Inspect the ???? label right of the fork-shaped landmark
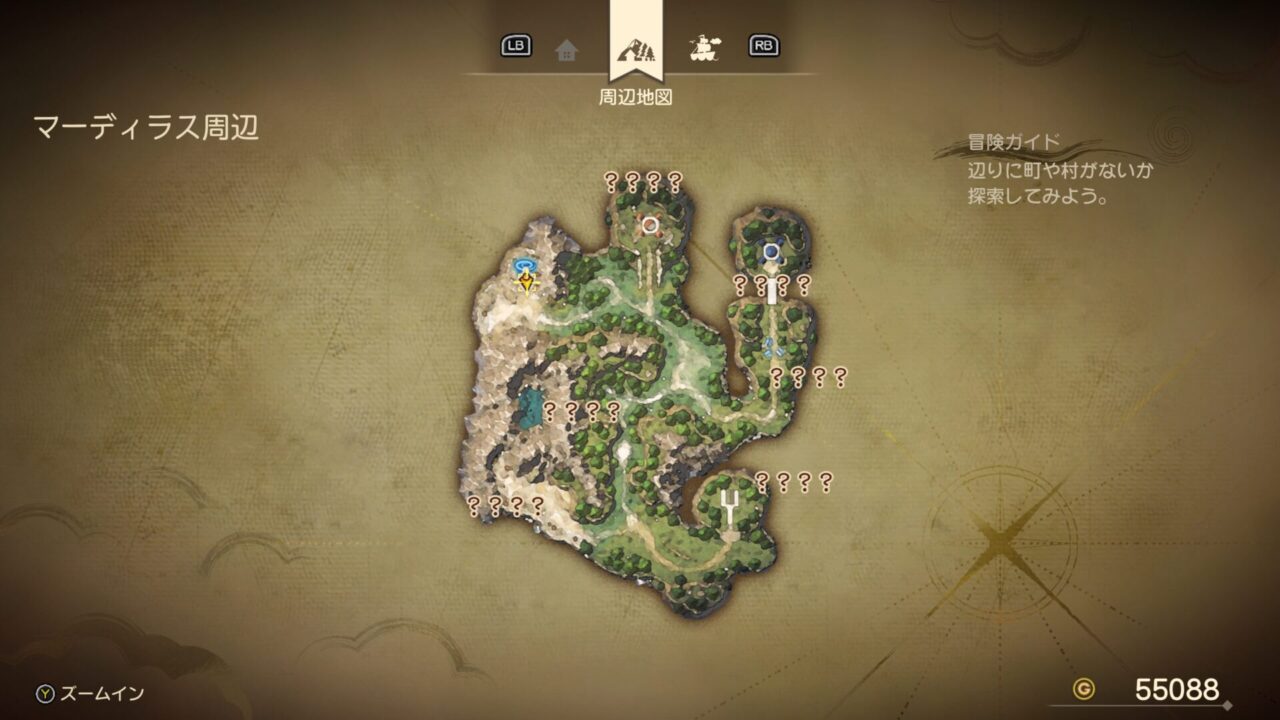This screenshot has height=720, width=1280. click(x=794, y=482)
